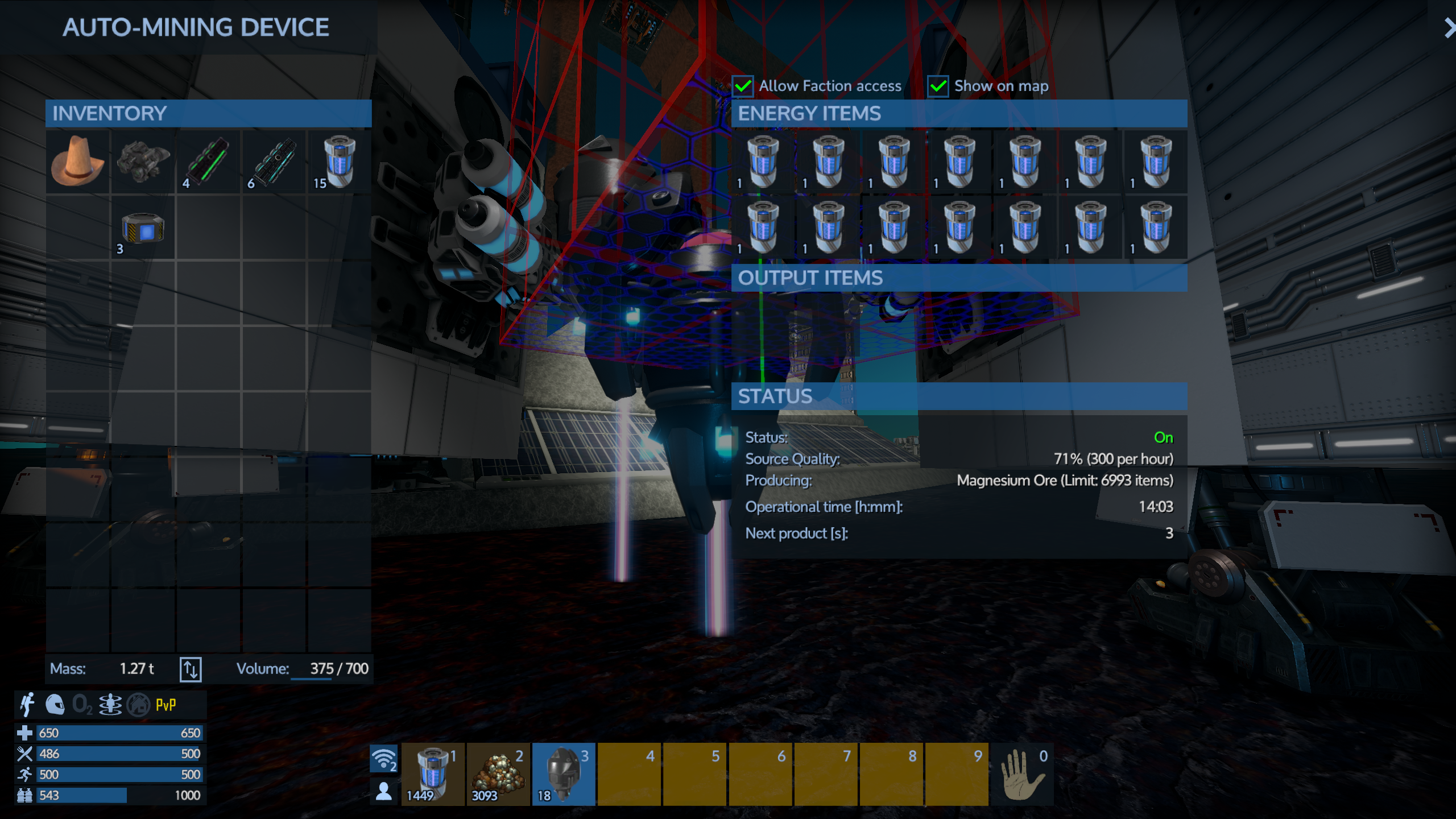
Task: Toggle the Allow Faction access checkbox
Action: click(743, 86)
